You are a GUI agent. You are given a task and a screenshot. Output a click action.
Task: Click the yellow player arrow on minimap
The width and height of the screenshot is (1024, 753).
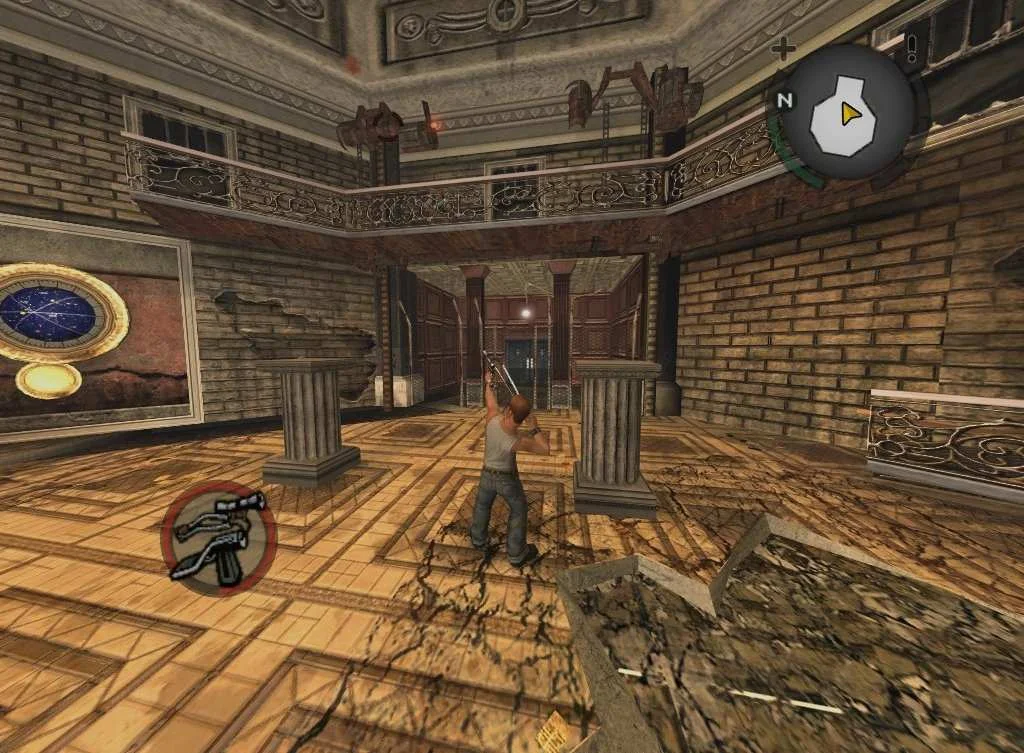pyautogui.click(x=851, y=114)
